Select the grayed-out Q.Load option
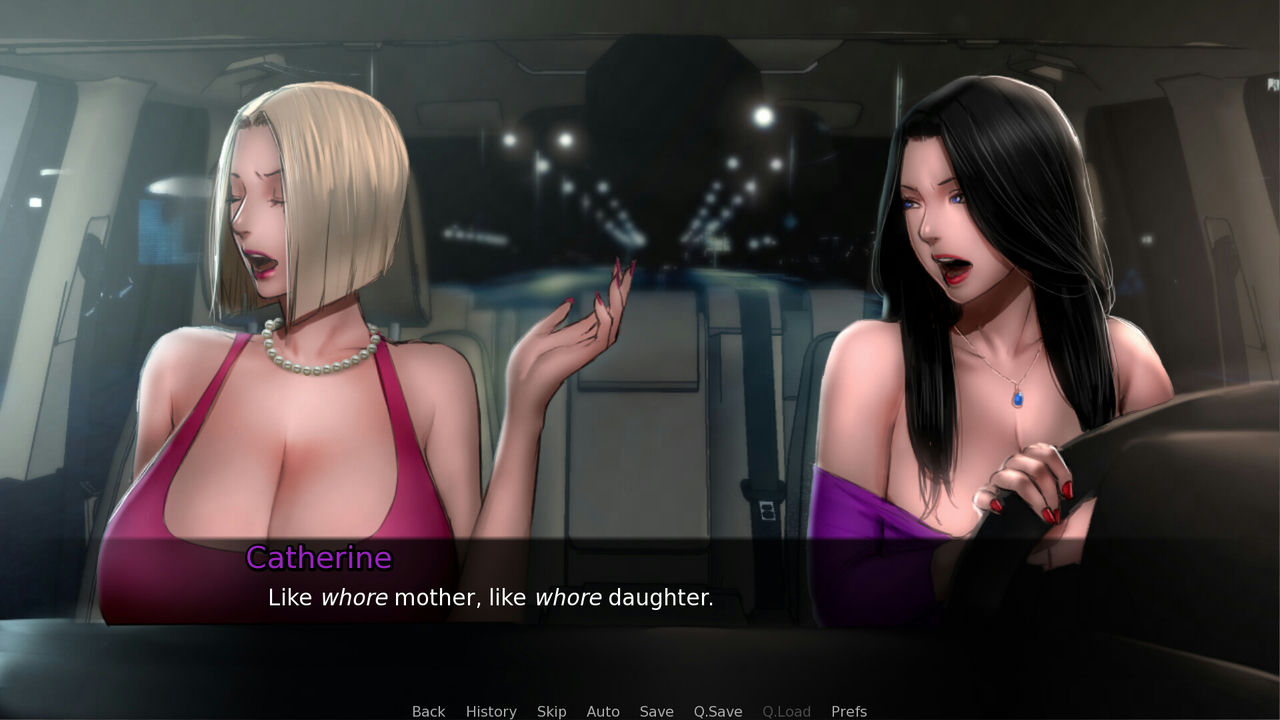Screen dimensions: 1280x720 [786, 711]
